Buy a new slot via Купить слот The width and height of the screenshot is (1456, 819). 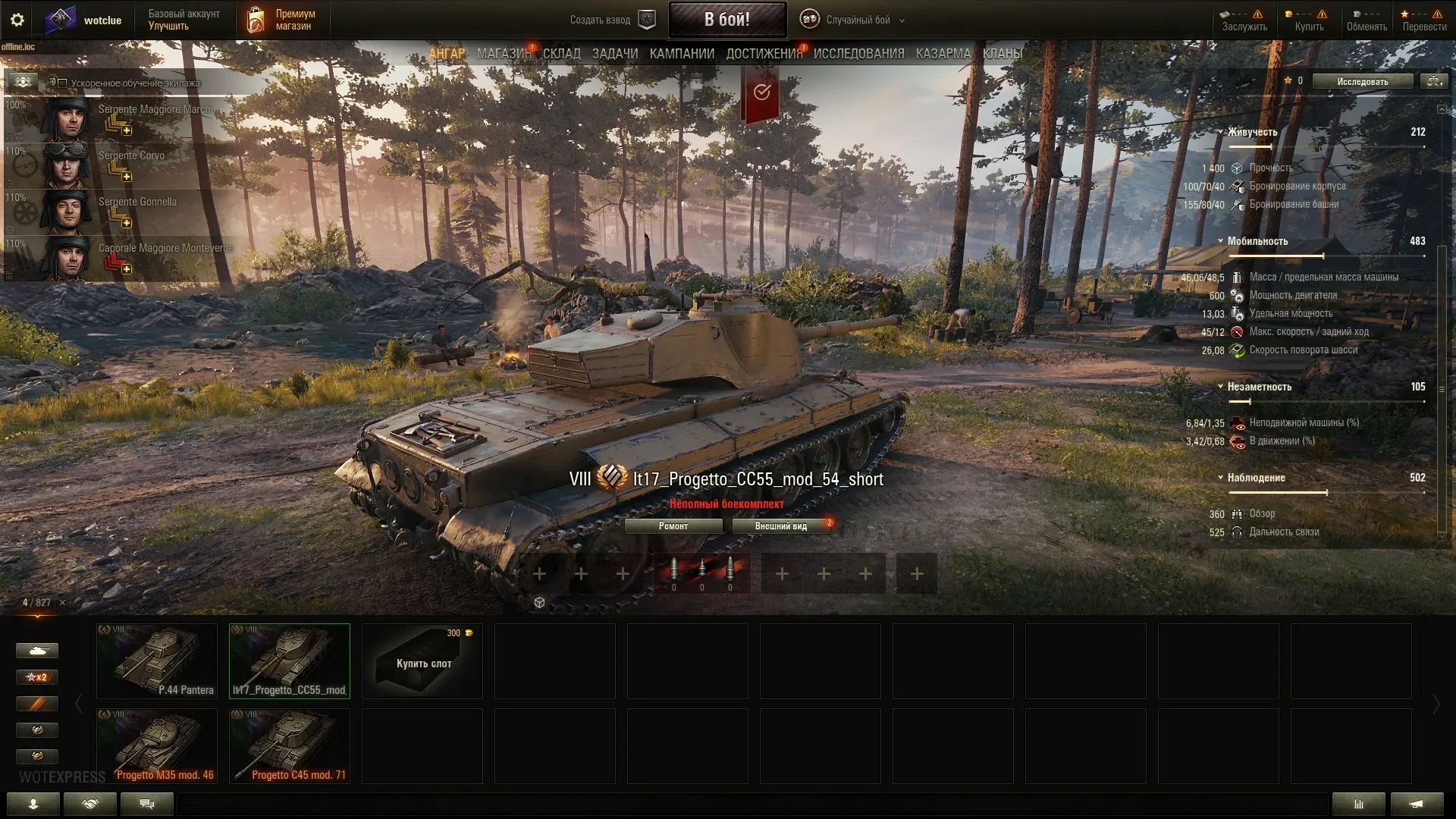point(422,661)
